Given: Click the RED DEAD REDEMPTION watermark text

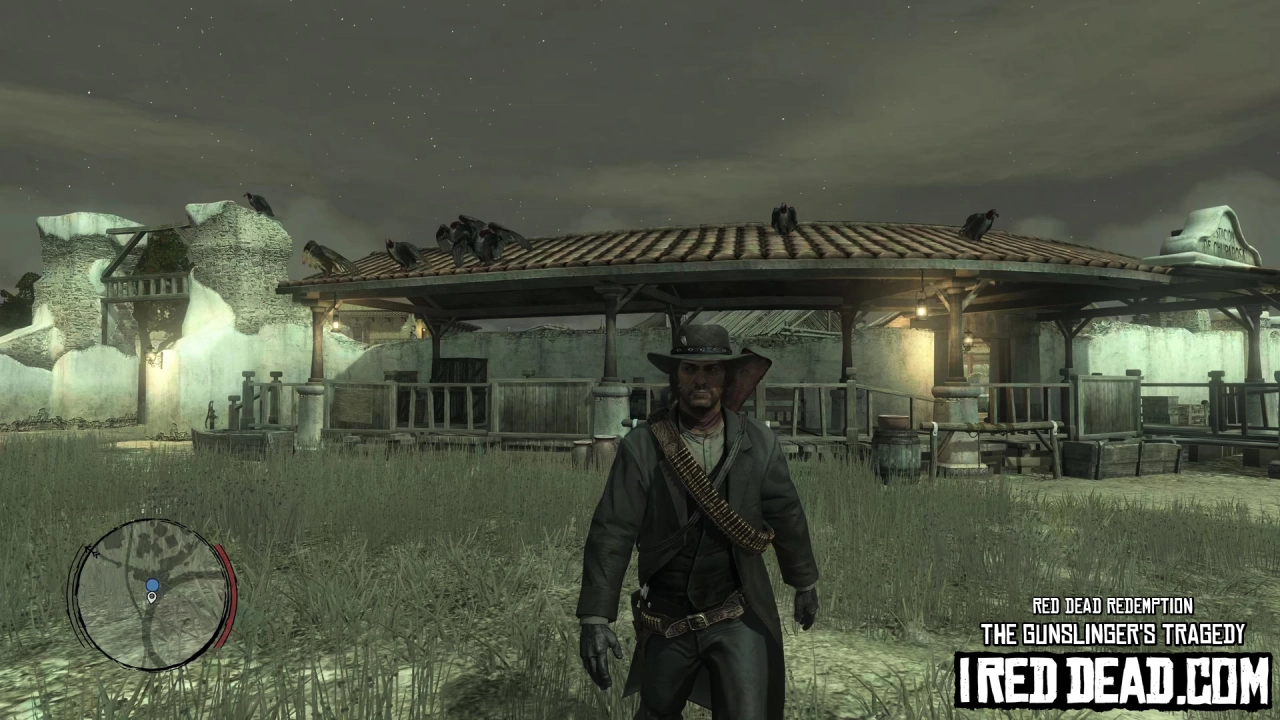Looking at the screenshot, I should click(x=1113, y=606).
